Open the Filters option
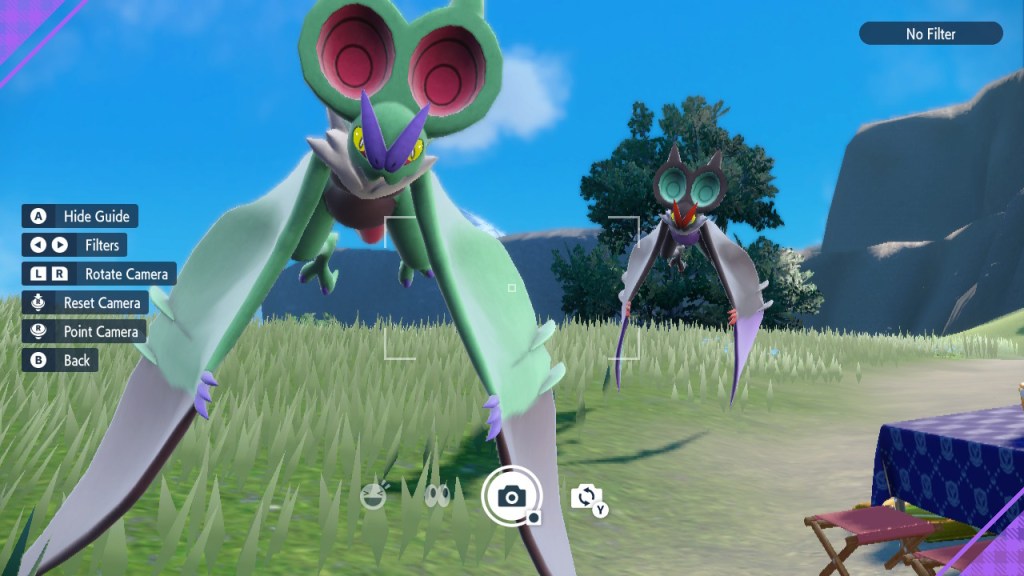 75,245
